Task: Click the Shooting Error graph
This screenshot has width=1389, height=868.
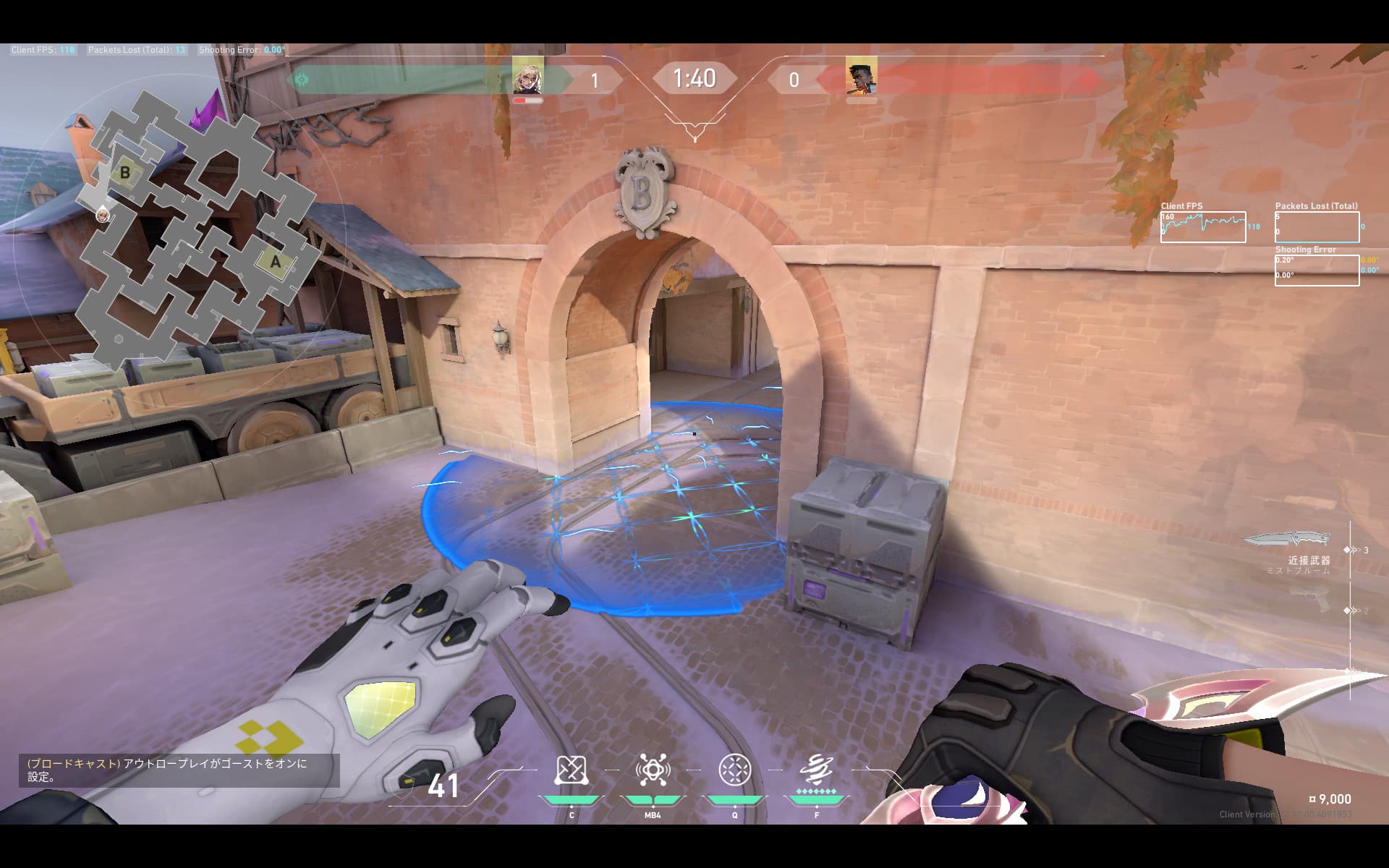Action: [1317, 270]
